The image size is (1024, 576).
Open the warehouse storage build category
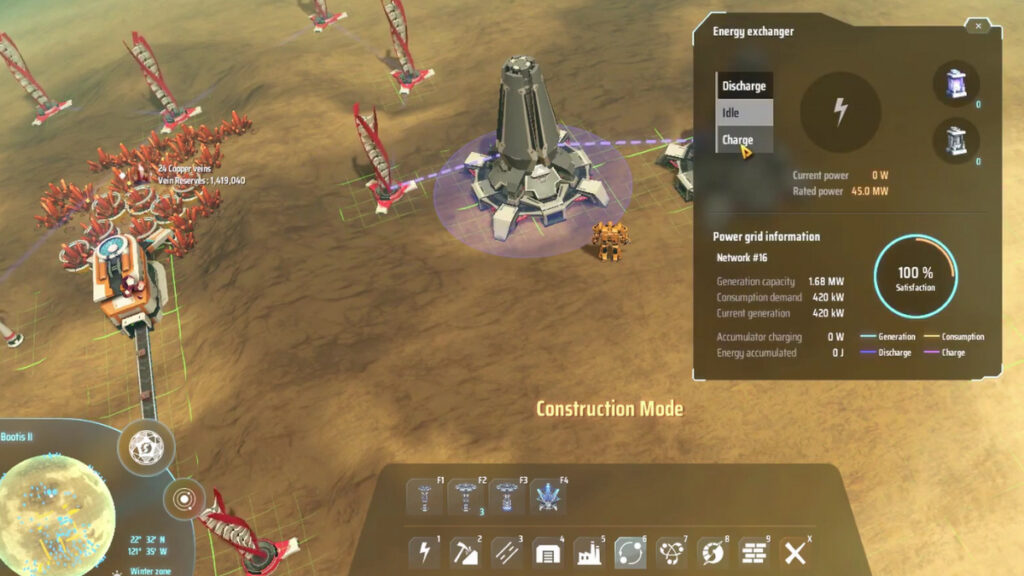(x=549, y=553)
